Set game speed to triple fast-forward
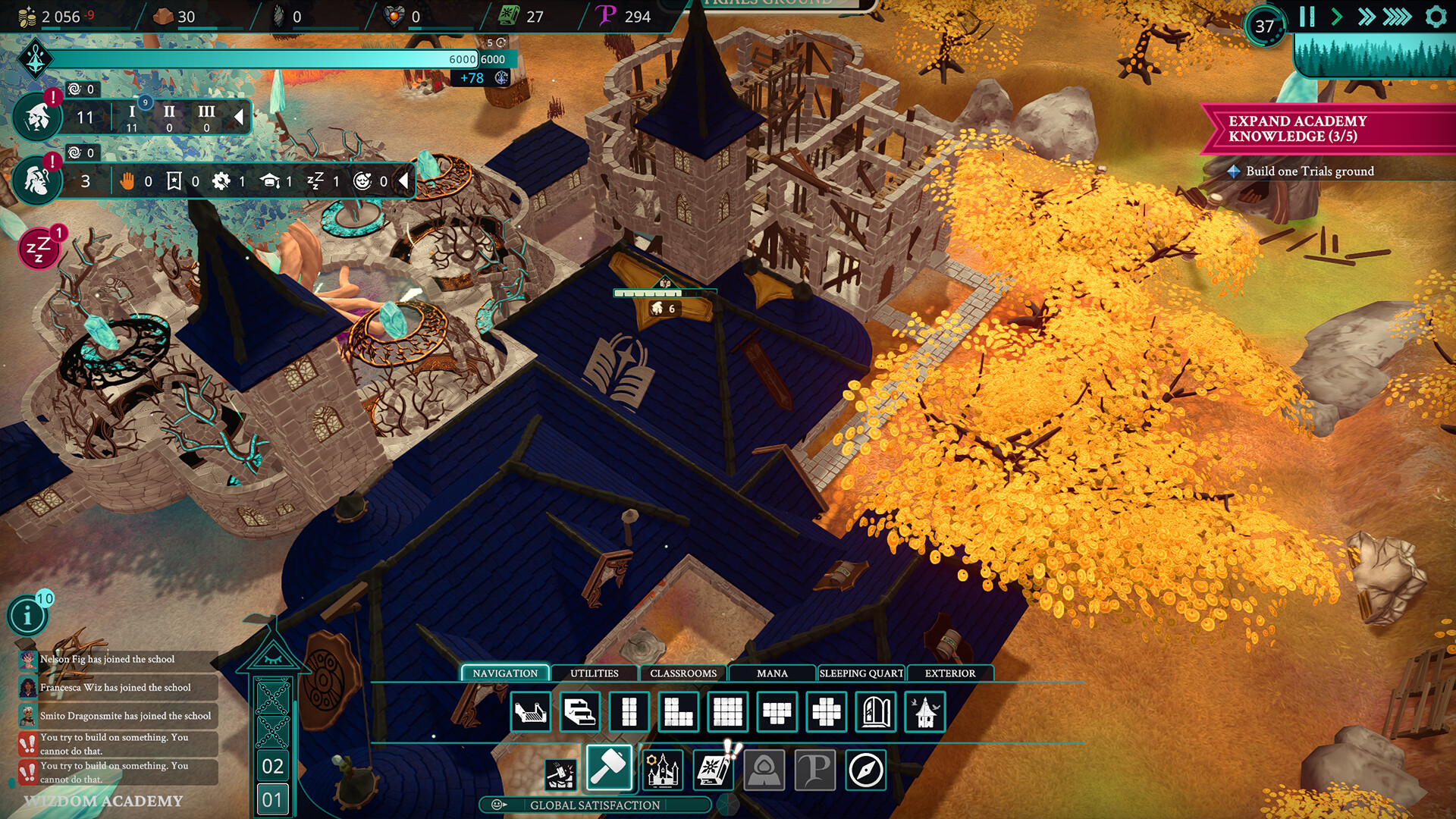Viewport: 1456px width, 819px height. point(1397,17)
